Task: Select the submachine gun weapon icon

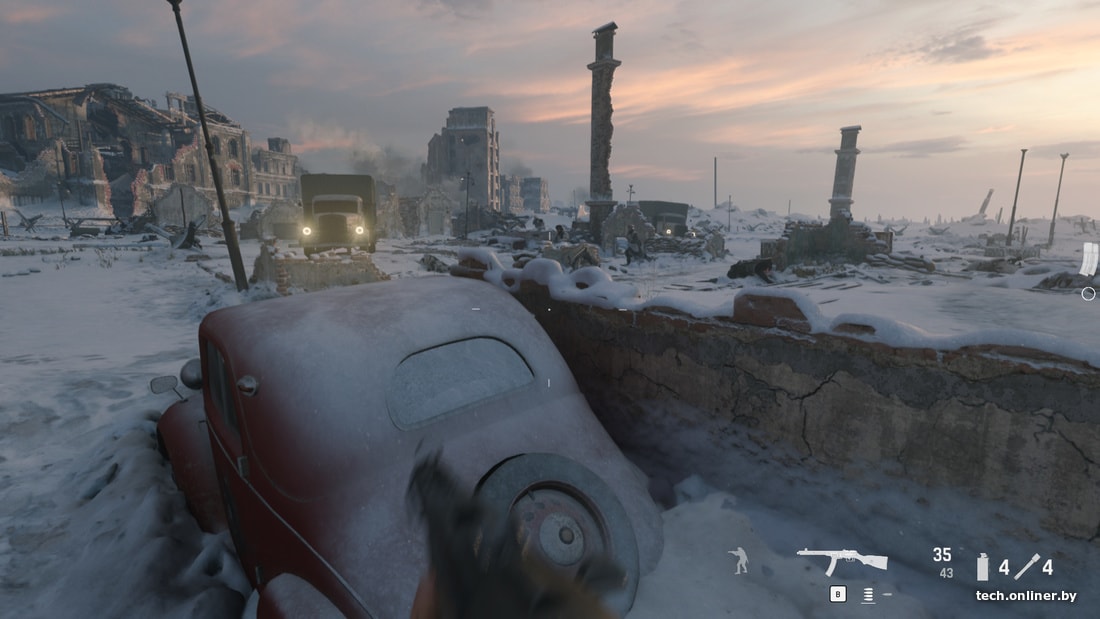Action: tap(842, 559)
